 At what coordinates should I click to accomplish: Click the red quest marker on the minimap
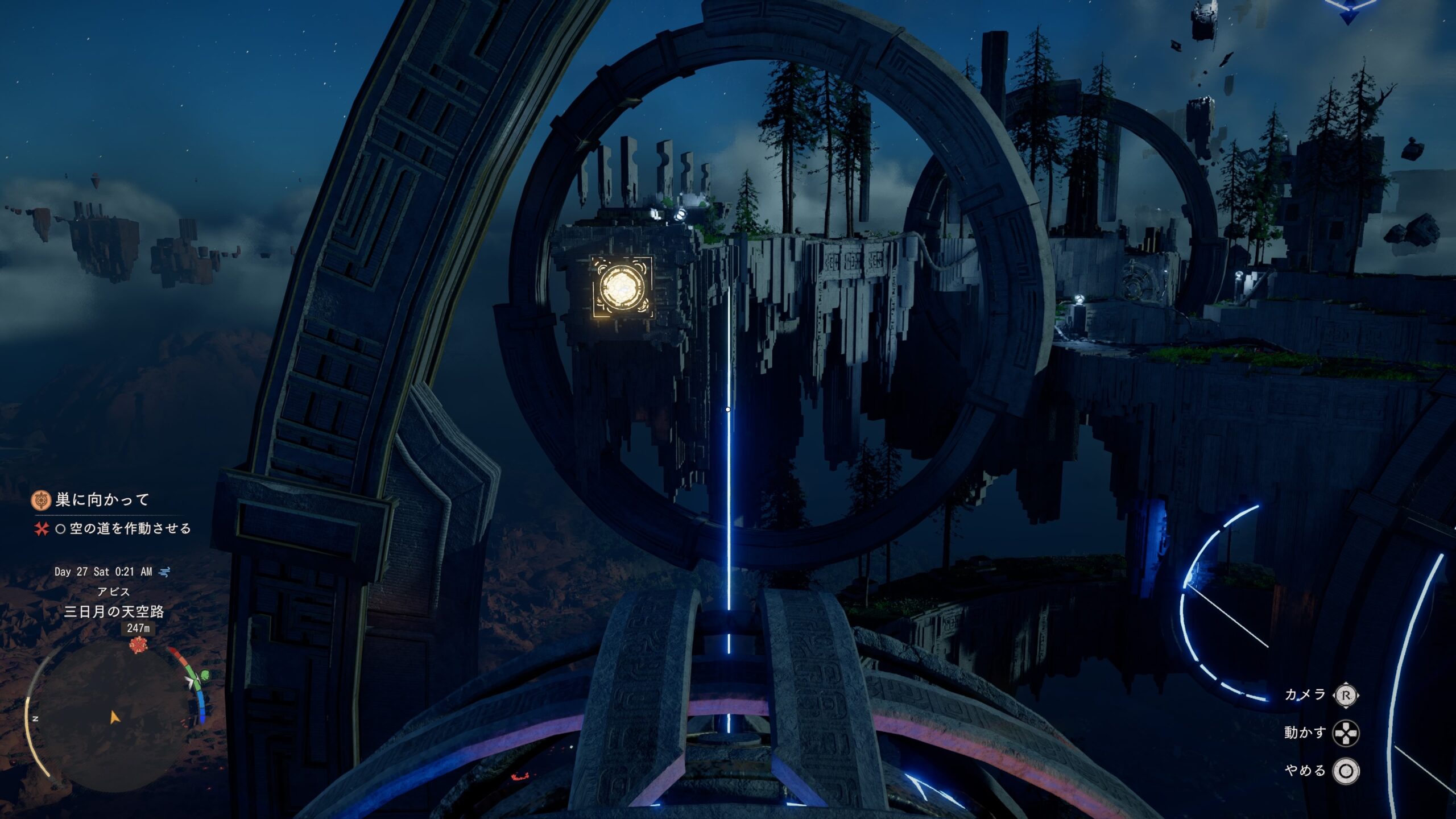point(138,645)
